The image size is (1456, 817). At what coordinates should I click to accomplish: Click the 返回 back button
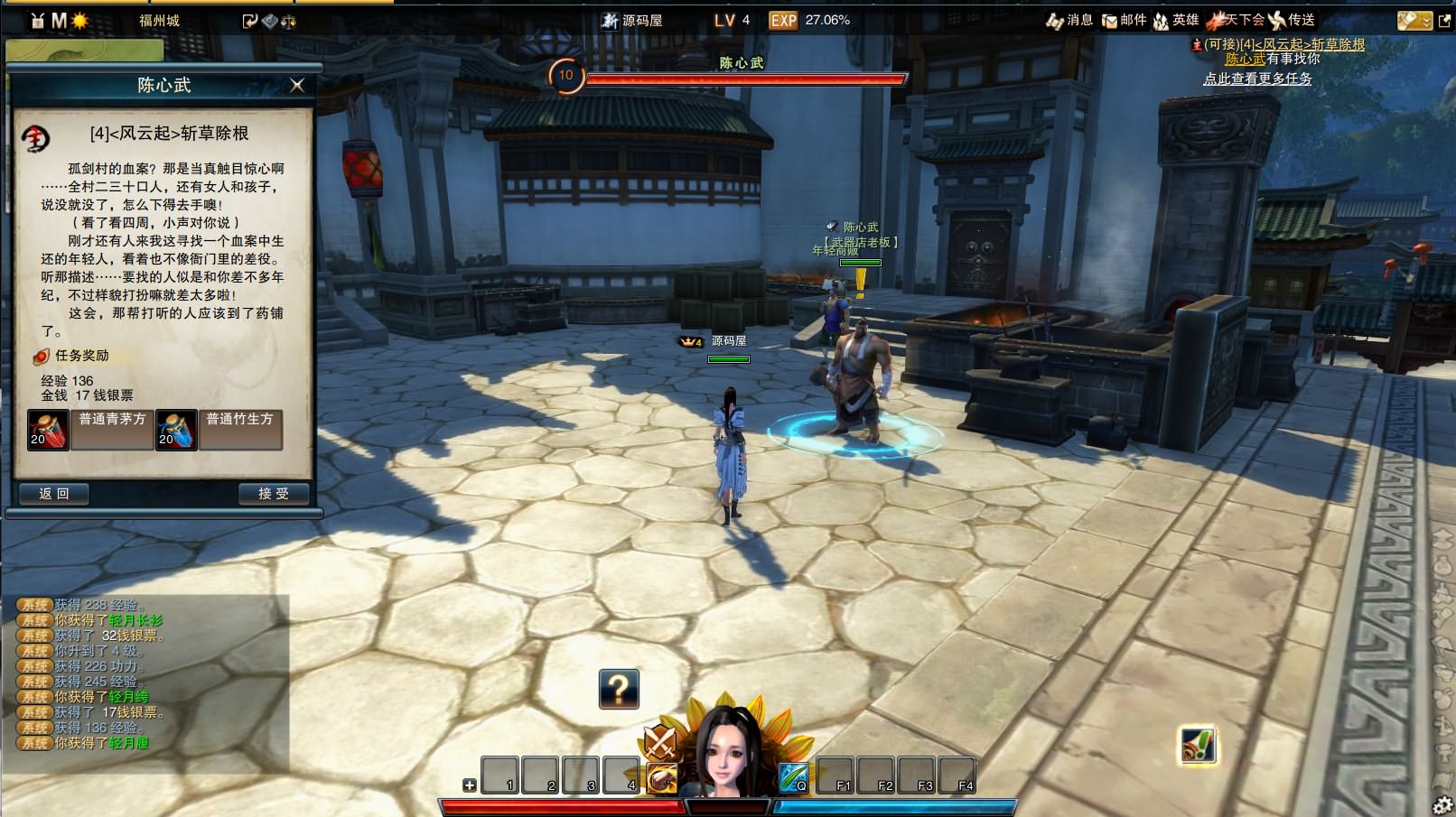pyautogui.click(x=54, y=494)
